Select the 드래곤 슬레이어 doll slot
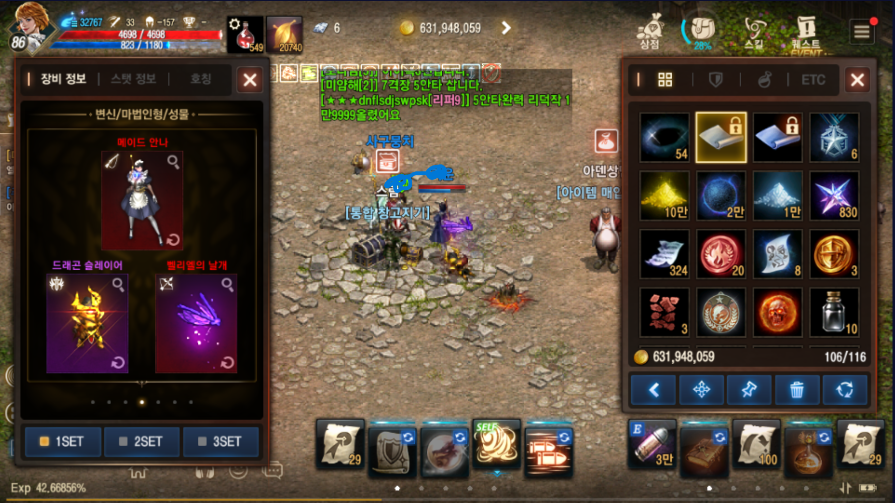This screenshot has width=895, height=503. pos(87,322)
